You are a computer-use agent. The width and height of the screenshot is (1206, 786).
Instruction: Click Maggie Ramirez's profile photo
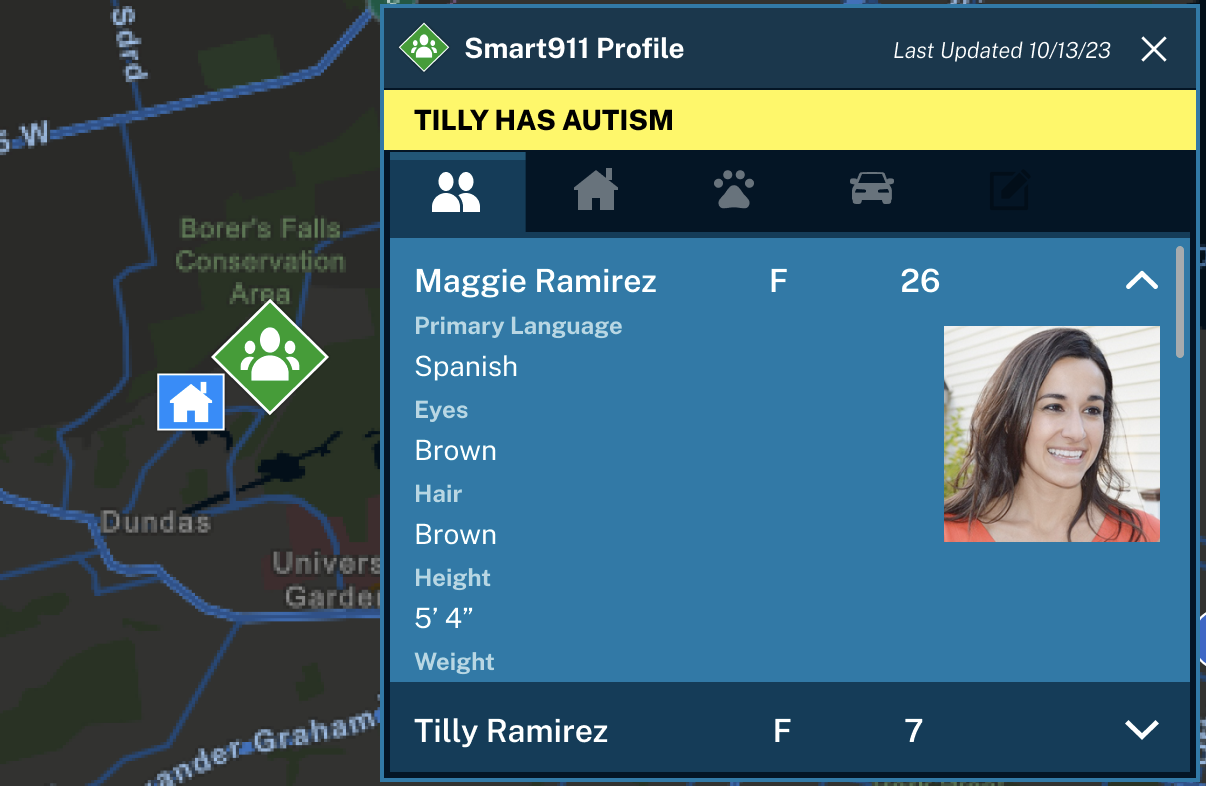pos(1051,434)
